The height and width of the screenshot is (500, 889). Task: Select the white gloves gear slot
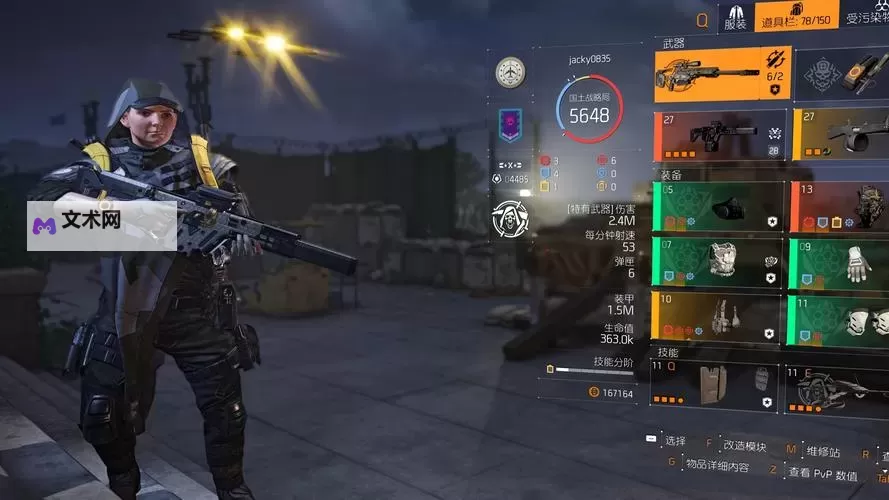[x=841, y=263]
